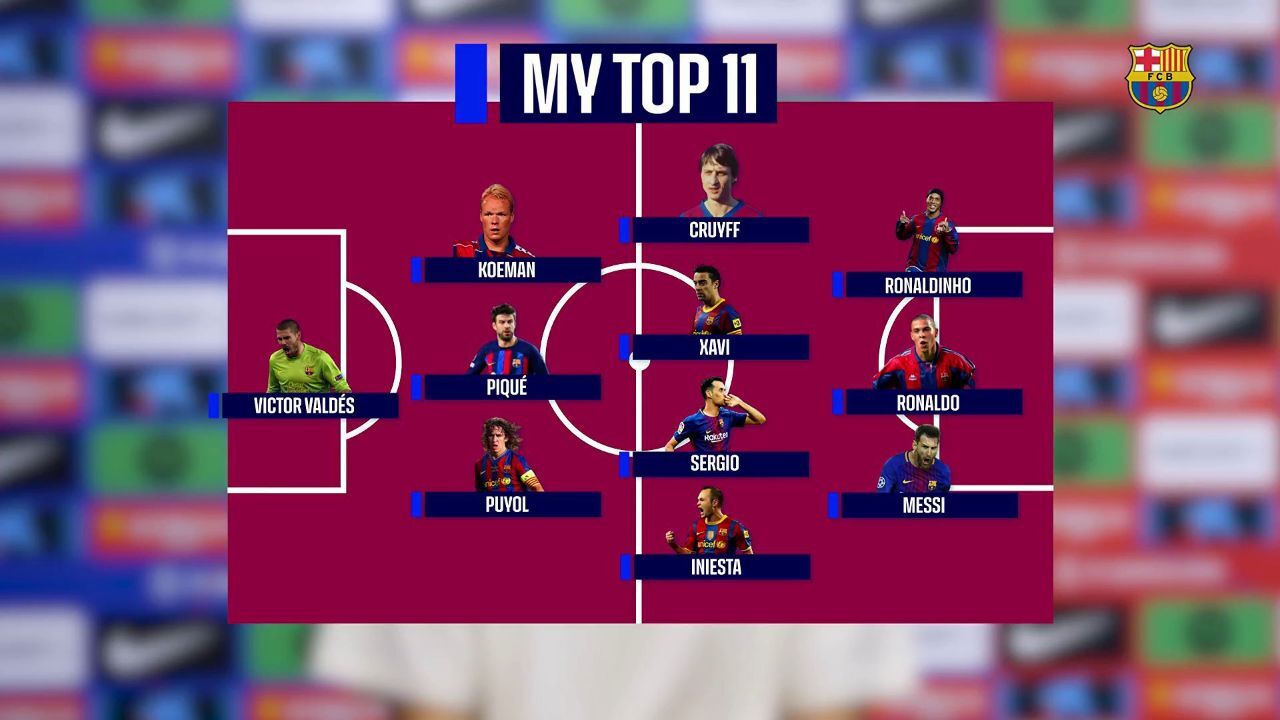1280x720 pixels.
Task: Click the FC Barcelona crest logo
Action: click(x=1159, y=77)
